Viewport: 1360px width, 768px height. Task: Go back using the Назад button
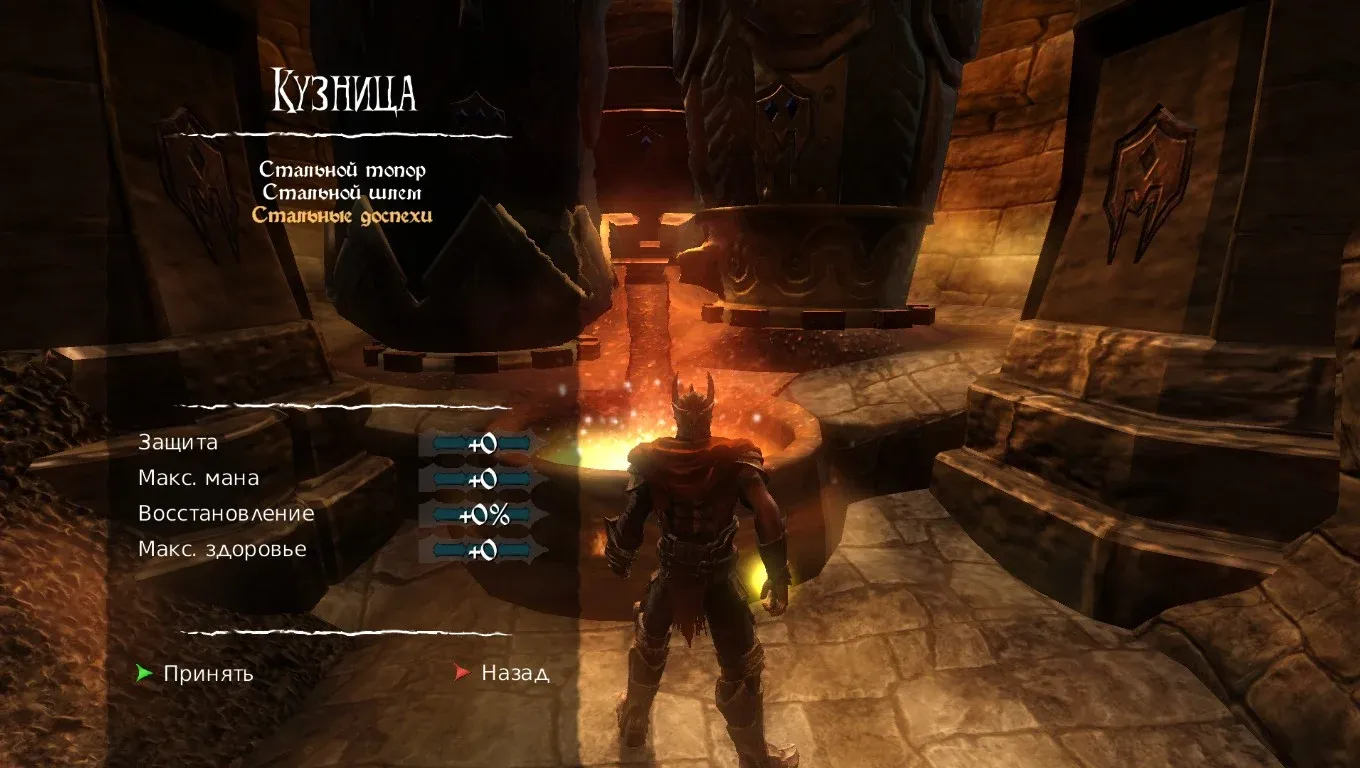coord(515,673)
